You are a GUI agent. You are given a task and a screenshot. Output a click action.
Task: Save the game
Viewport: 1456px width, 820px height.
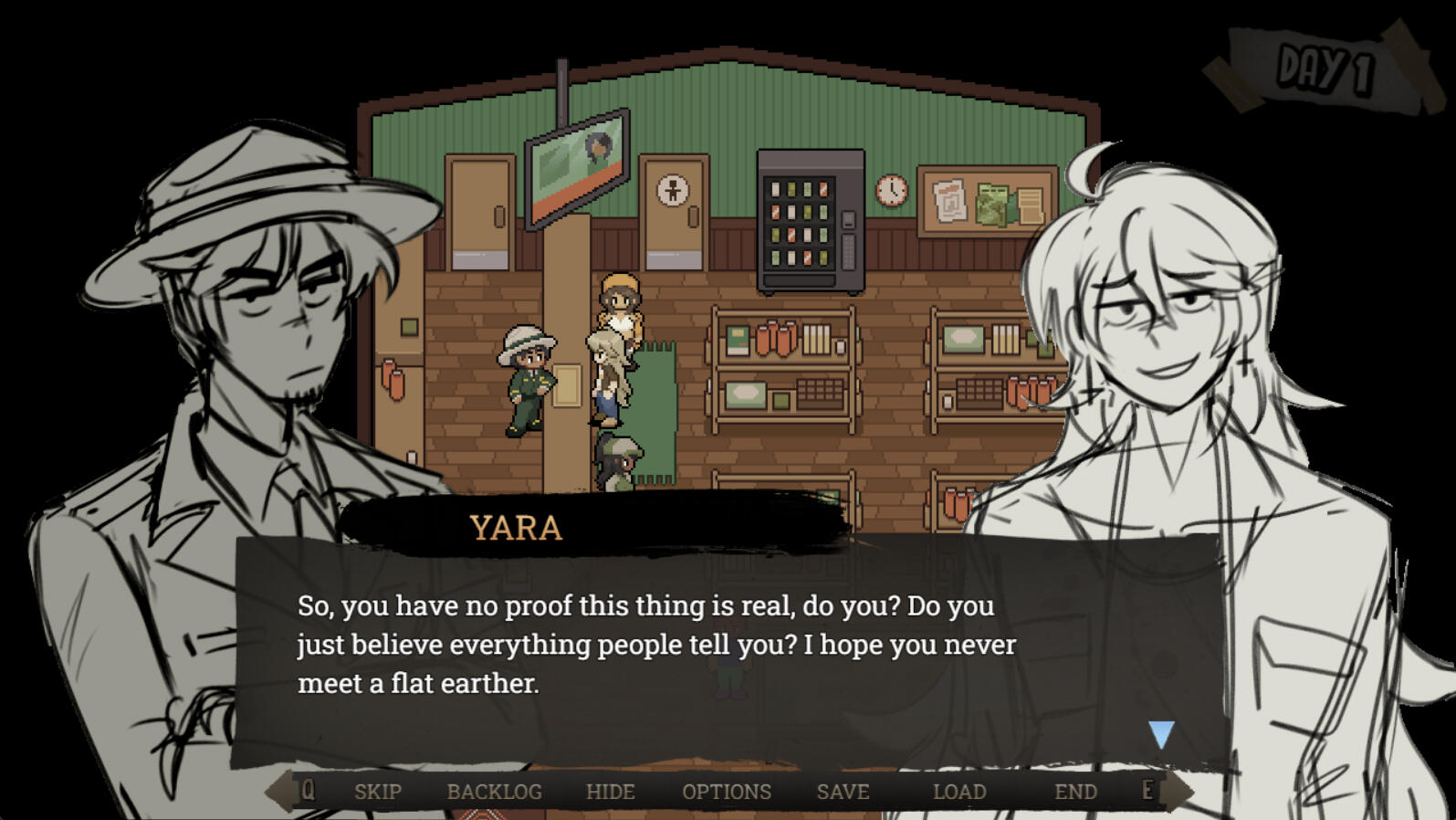[843, 792]
